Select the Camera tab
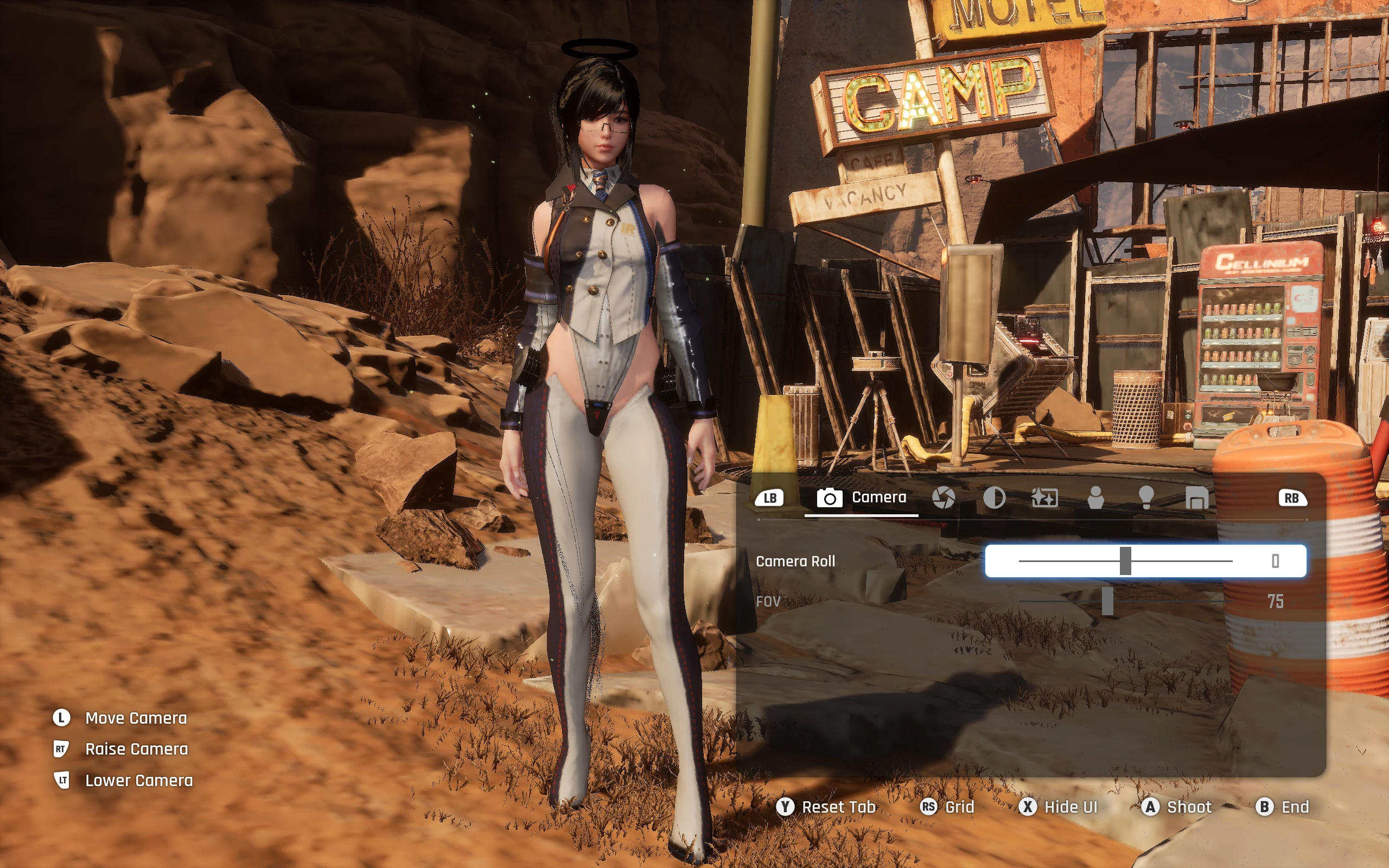The width and height of the screenshot is (1389, 868). (862, 497)
